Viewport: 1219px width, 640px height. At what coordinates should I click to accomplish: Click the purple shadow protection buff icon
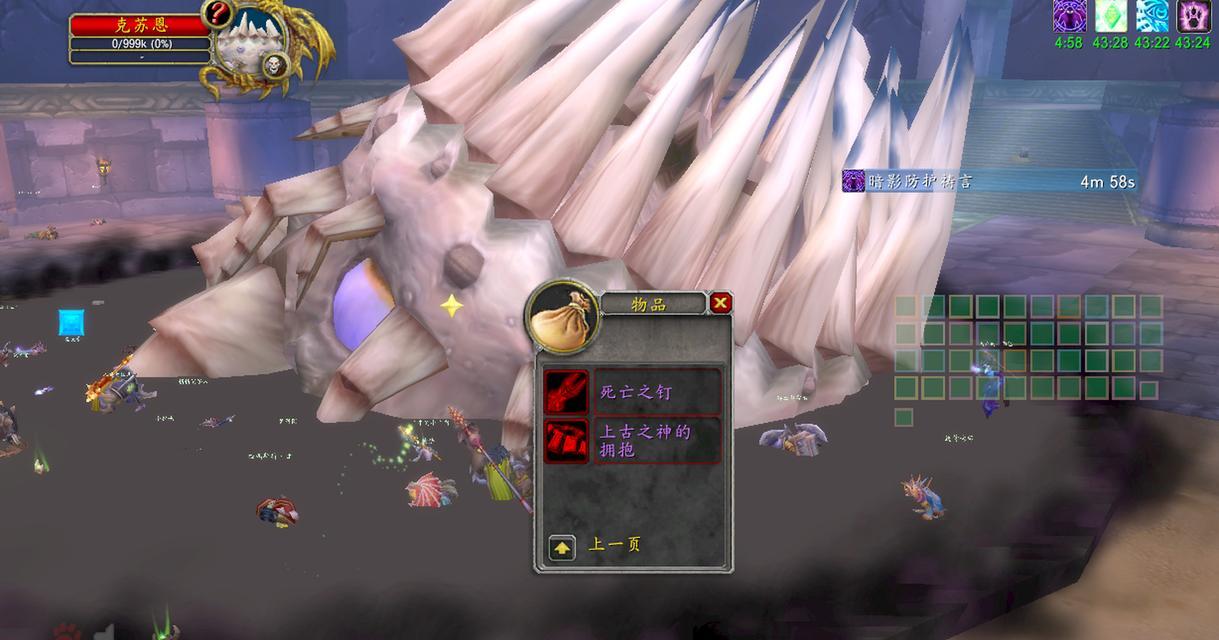tap(1069, 16)
